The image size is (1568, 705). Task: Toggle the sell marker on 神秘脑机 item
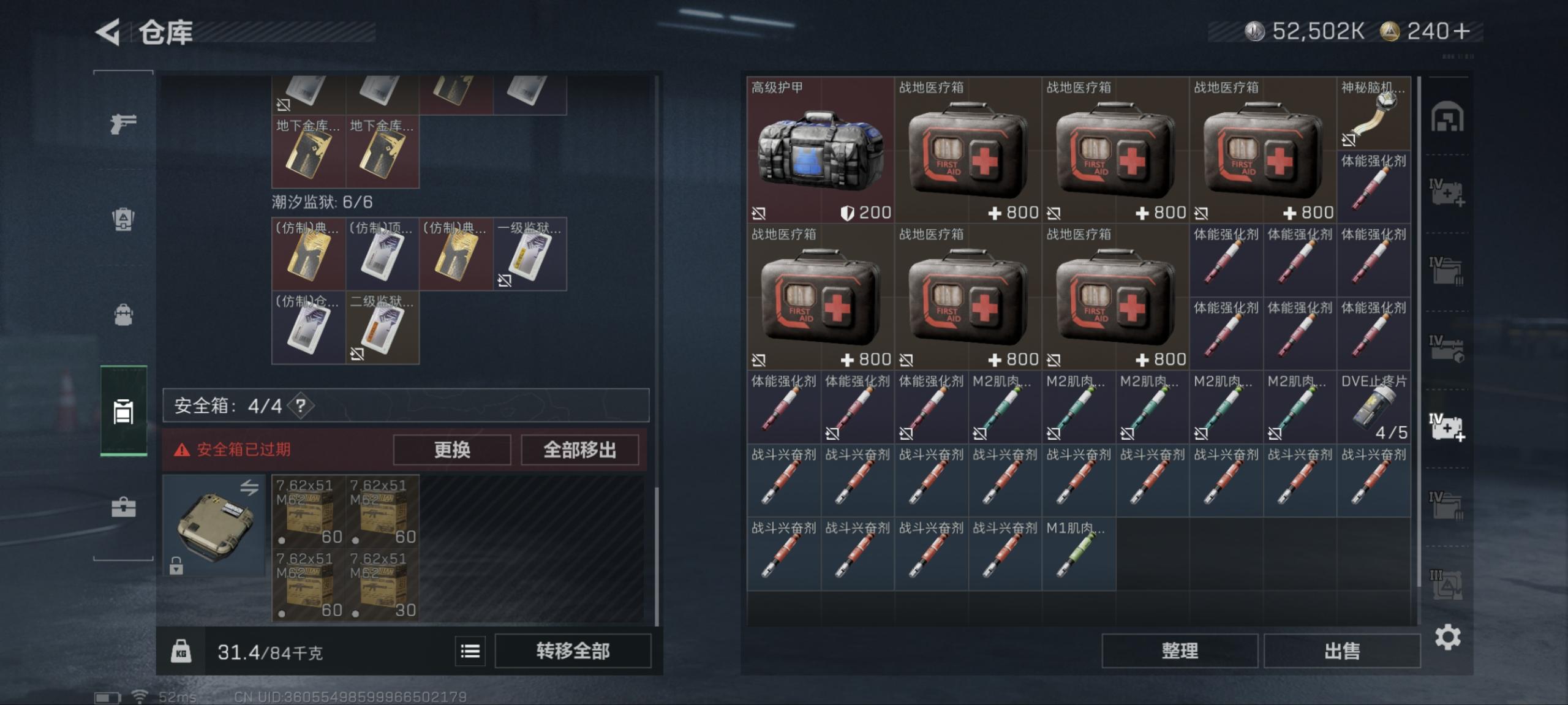(1347, 141)
